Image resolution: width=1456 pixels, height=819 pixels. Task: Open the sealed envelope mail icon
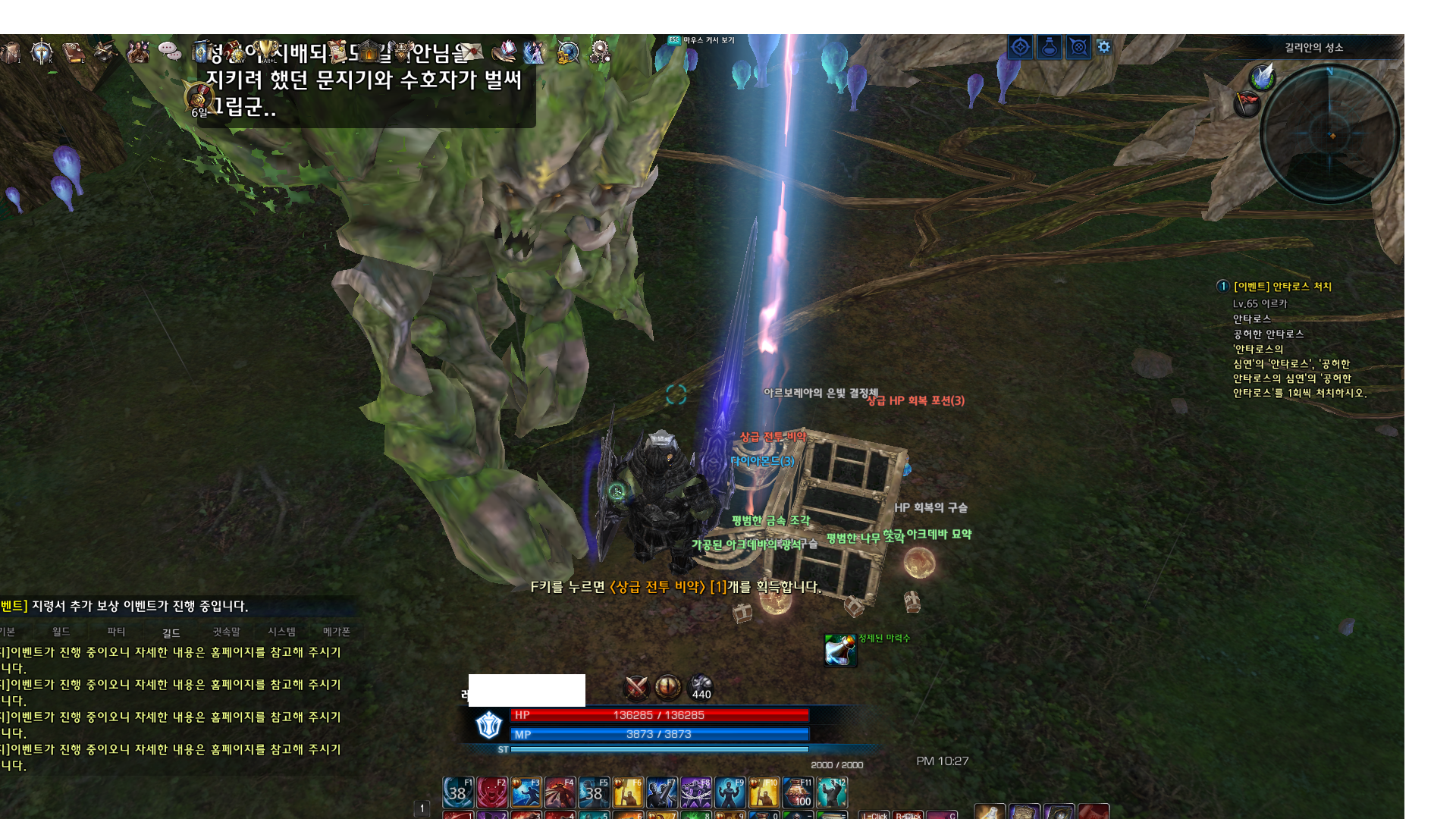coord(469,52)
